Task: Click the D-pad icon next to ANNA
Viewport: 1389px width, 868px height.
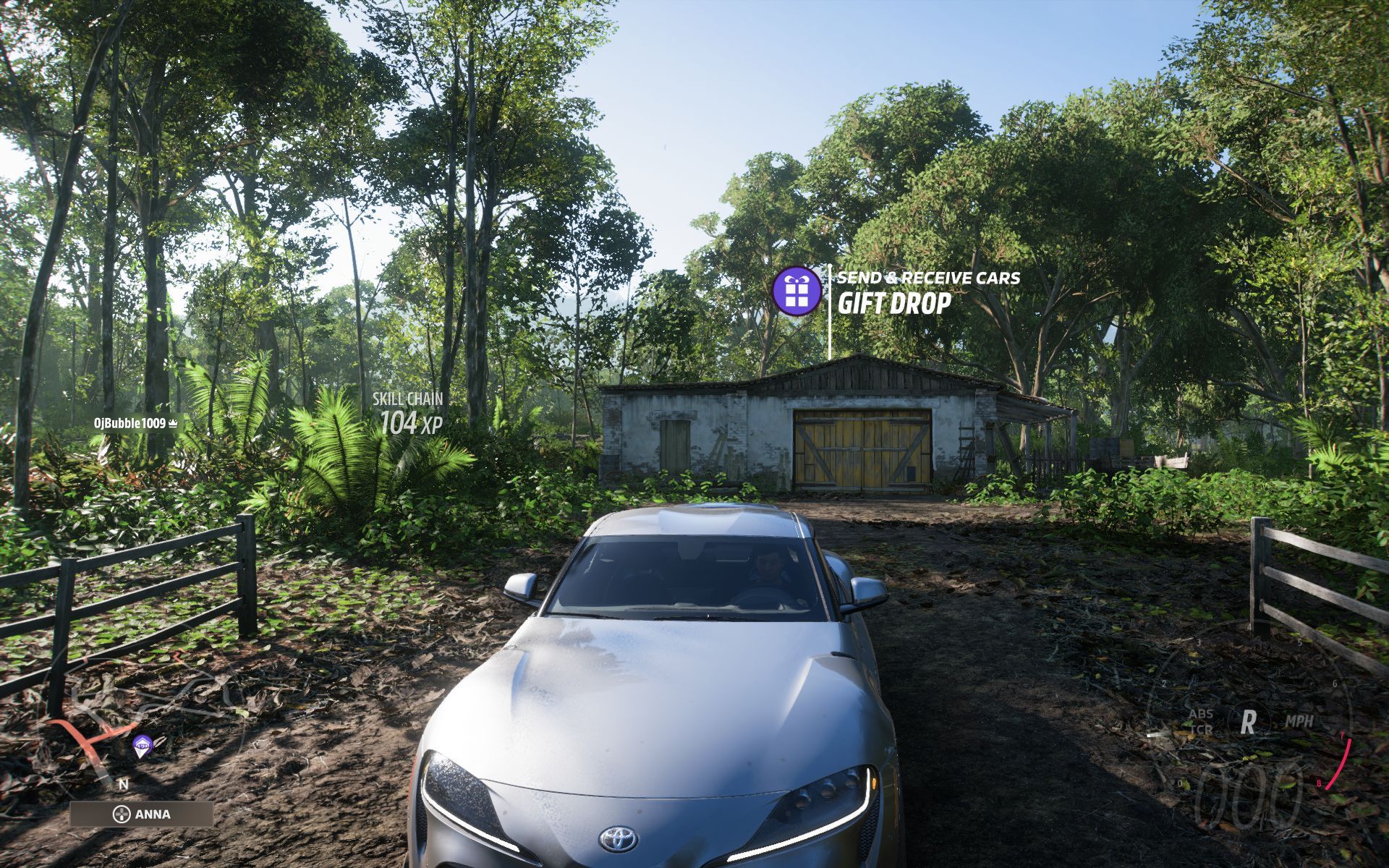Action: pos(122,814)
